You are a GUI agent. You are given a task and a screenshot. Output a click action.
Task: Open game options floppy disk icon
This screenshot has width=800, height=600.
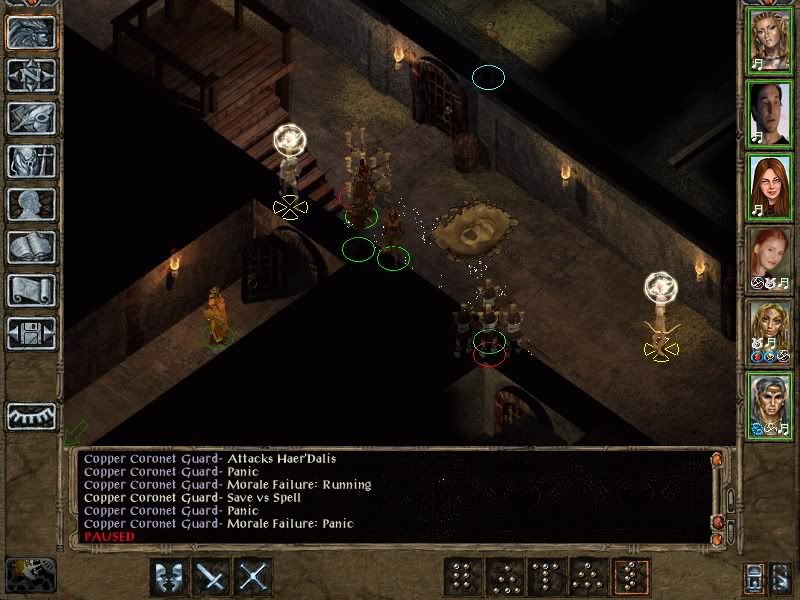pos(32,333)
